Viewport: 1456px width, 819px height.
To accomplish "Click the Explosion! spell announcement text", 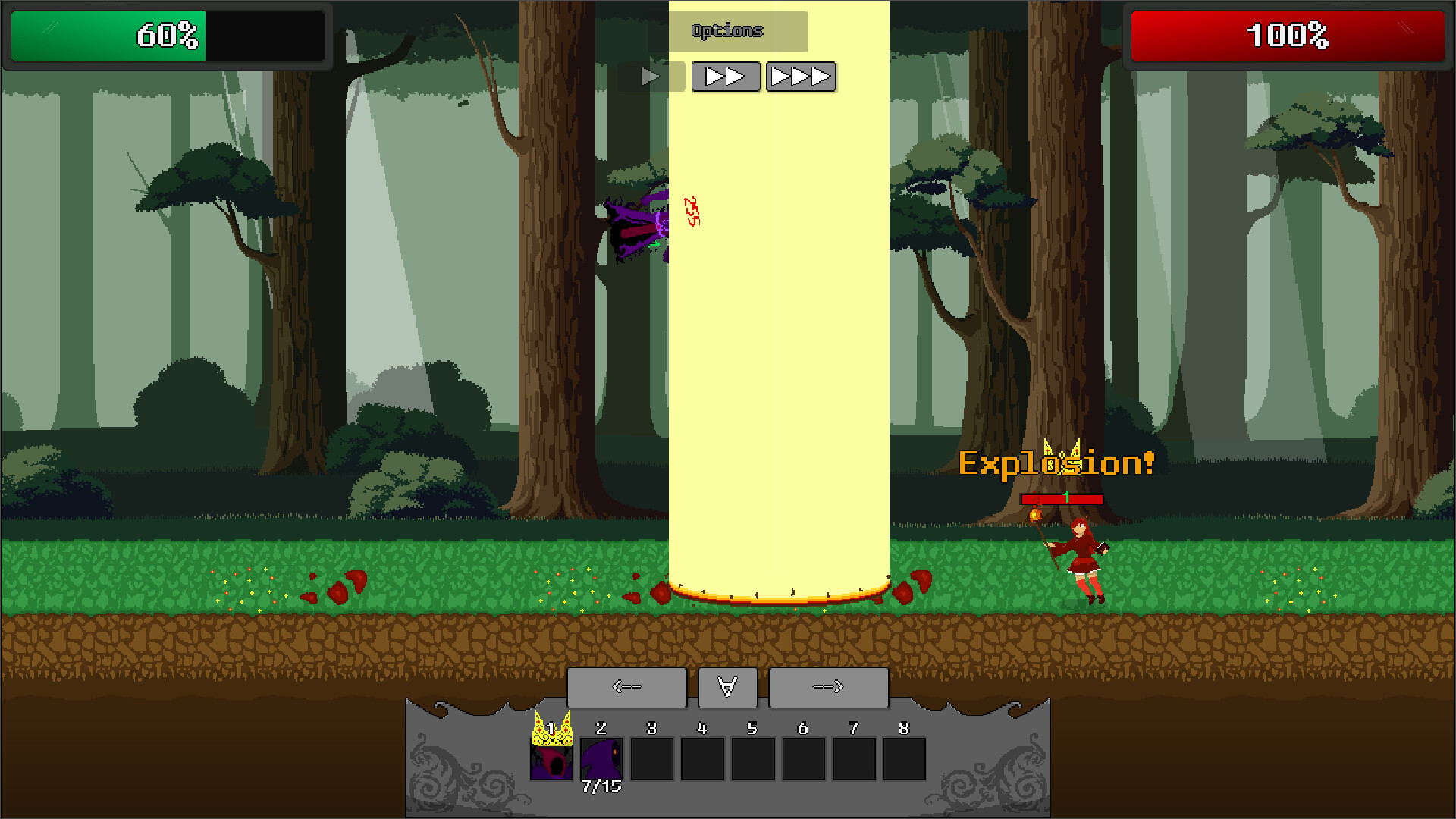I will pos(1056,463).
